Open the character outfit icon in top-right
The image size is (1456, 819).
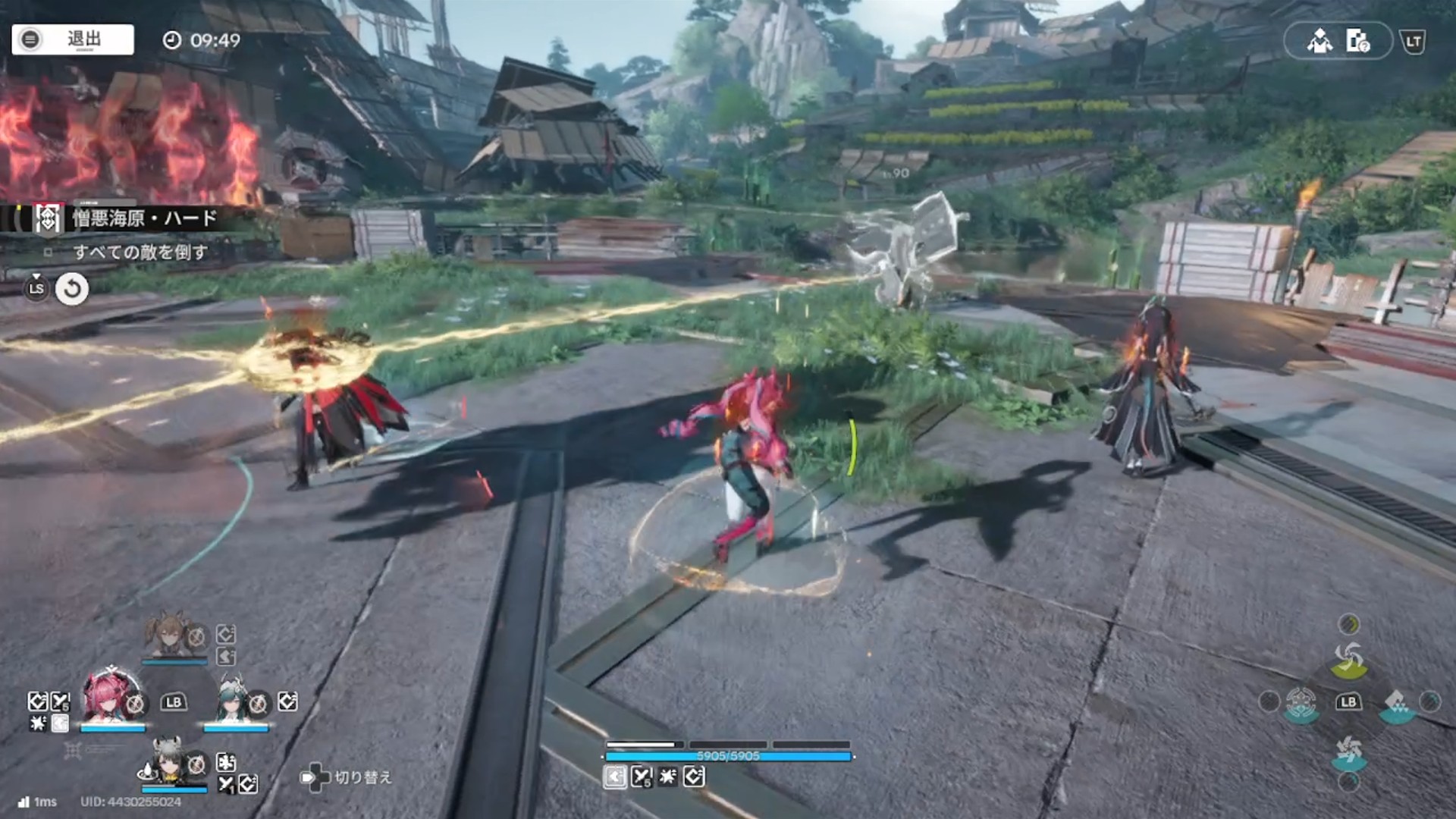(x=1319, y=41)
